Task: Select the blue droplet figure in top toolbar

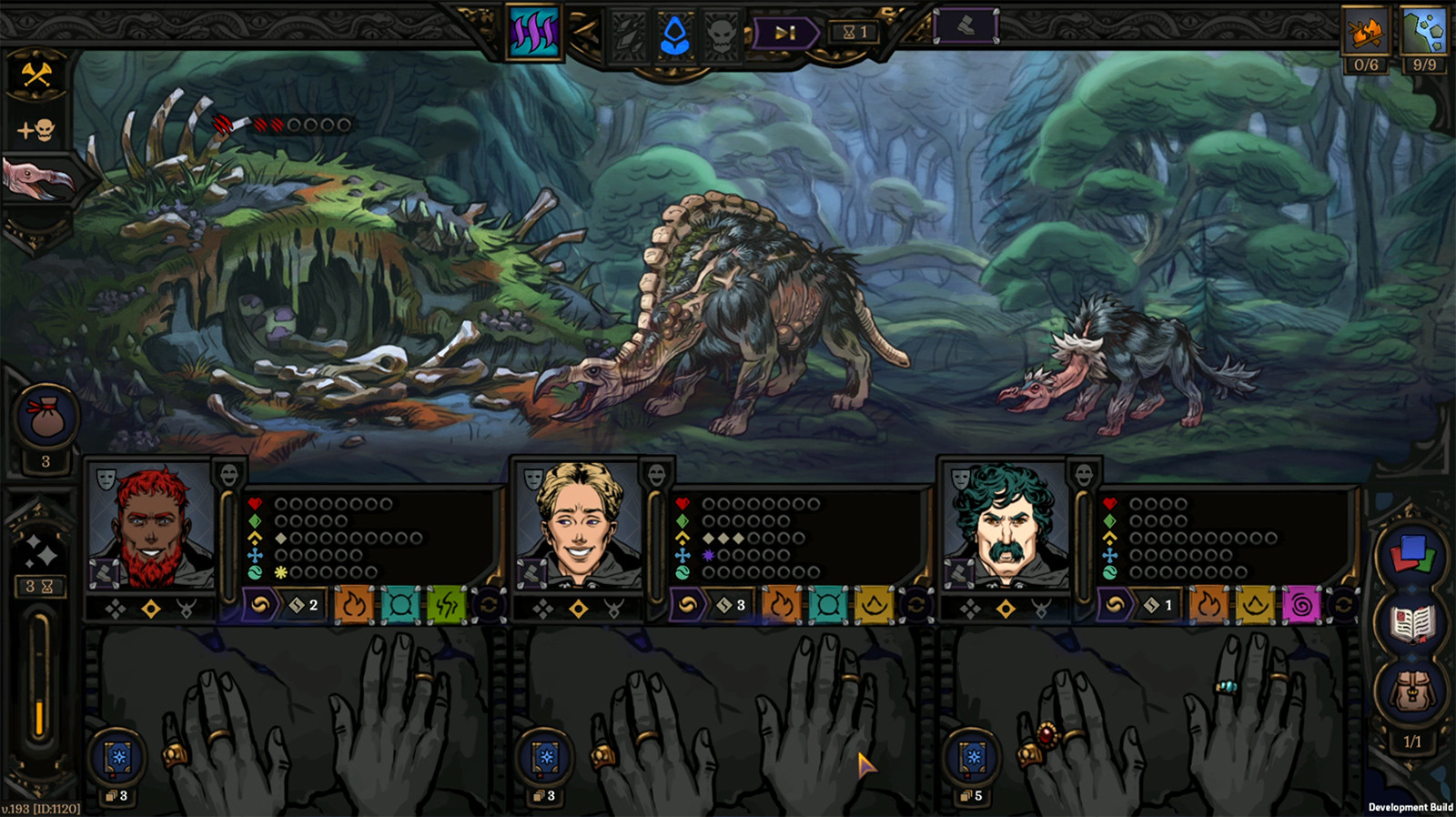Action: click(674, 29)
